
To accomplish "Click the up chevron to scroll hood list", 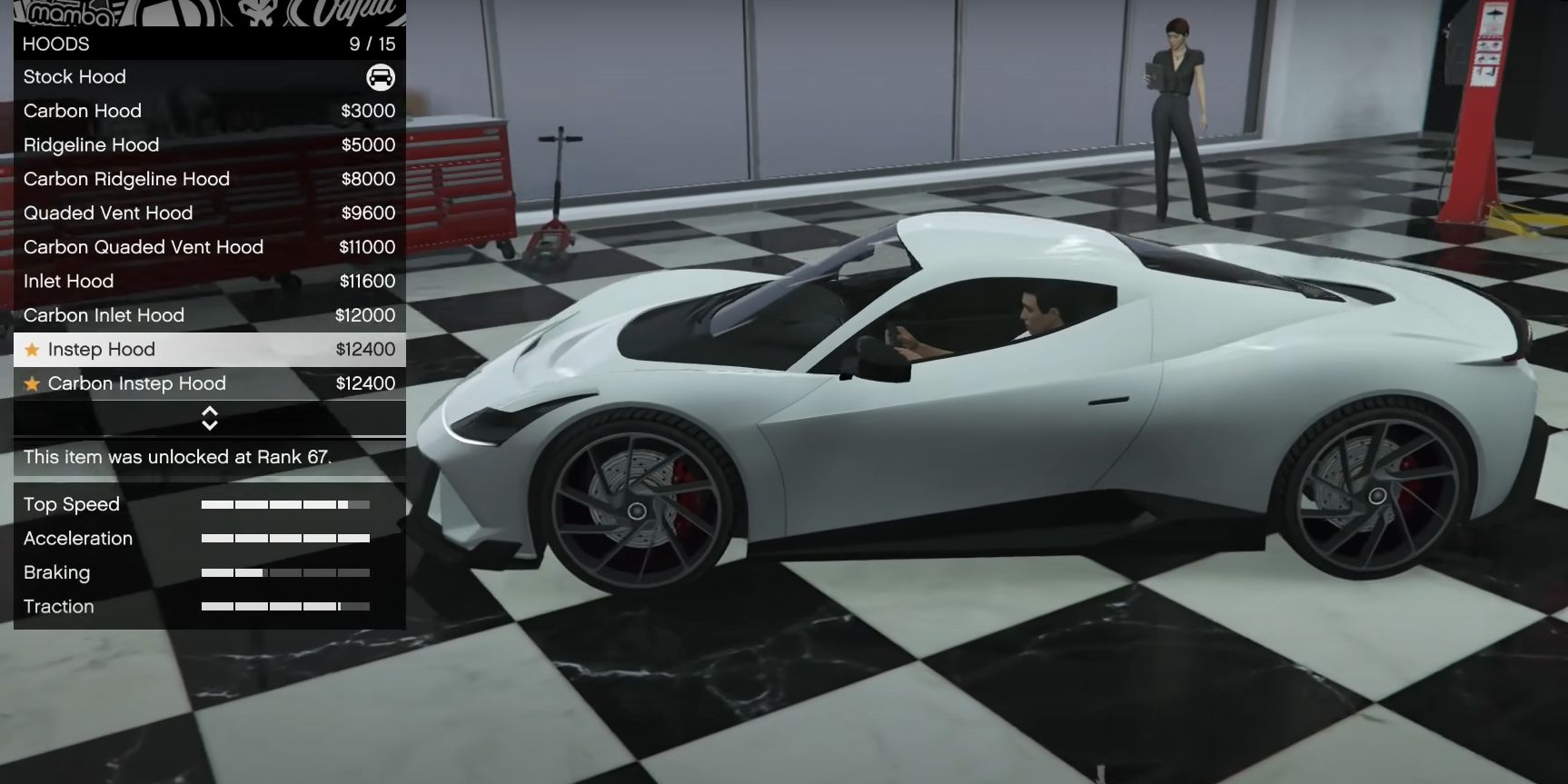I will [209, 412].
